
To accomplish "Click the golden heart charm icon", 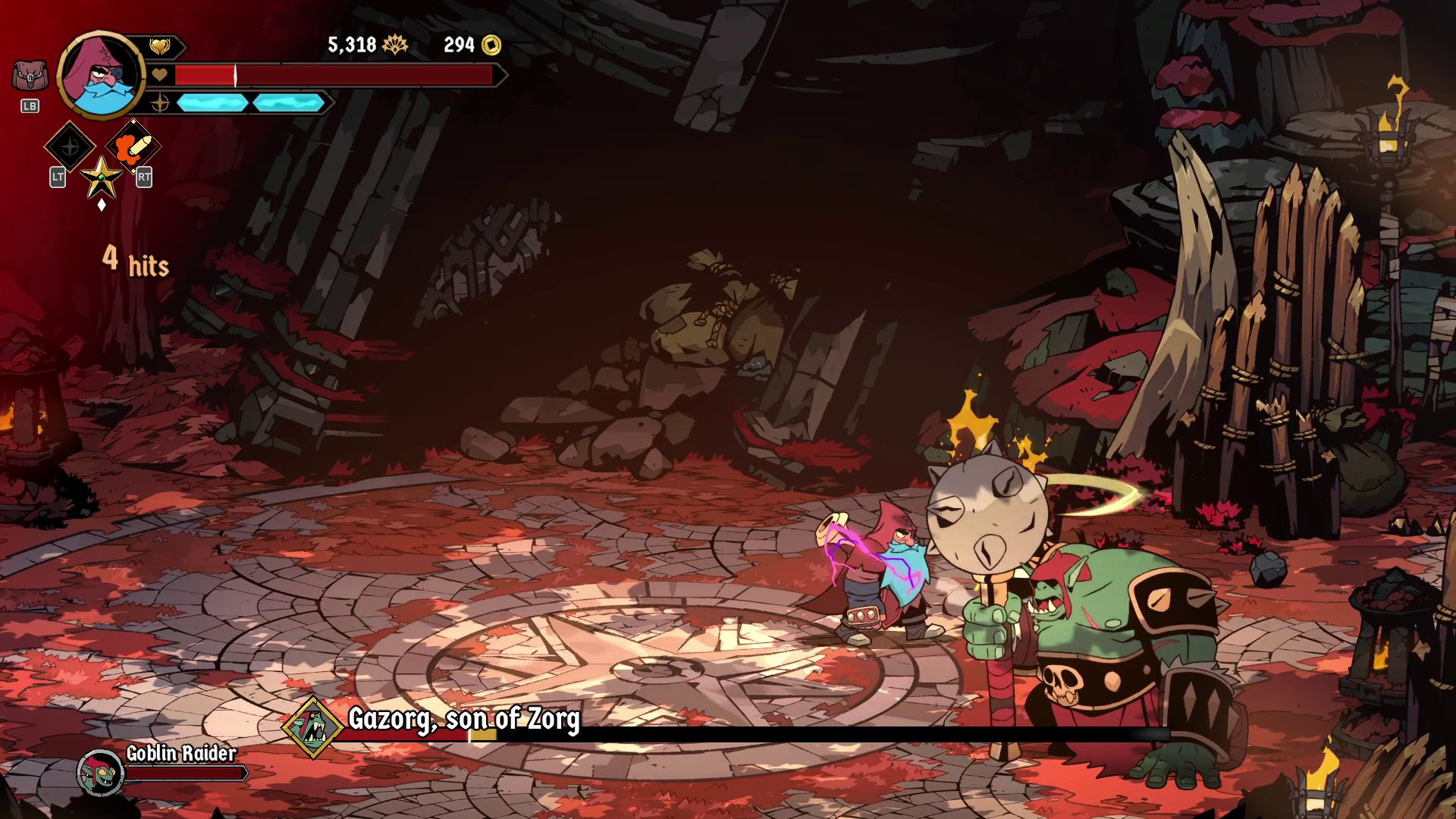I will point(159,47).
